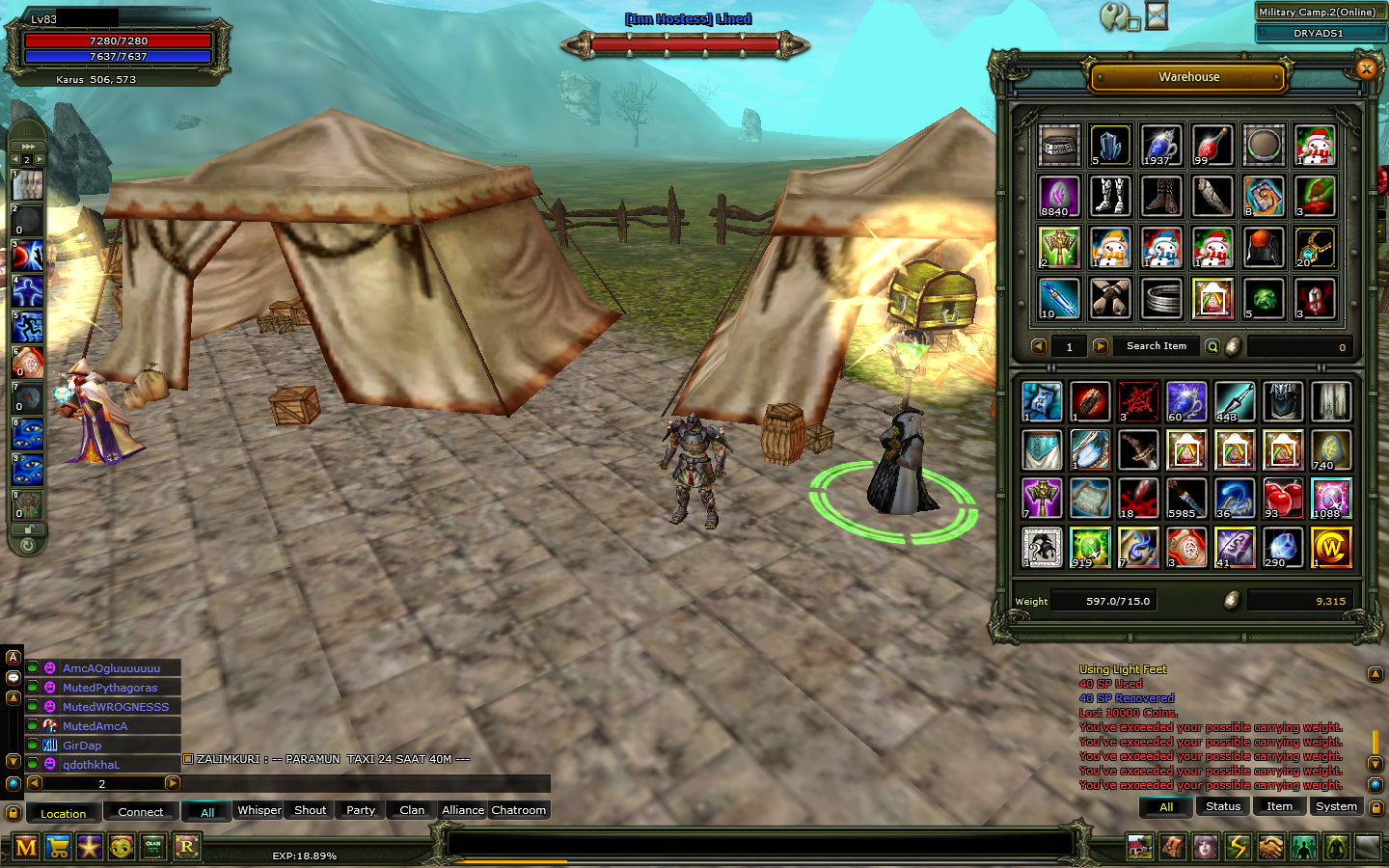The width and height of the screenshot is (1389, 868).
Task: Open the Power-Up Store cart icon
Action: pos(59,847)
